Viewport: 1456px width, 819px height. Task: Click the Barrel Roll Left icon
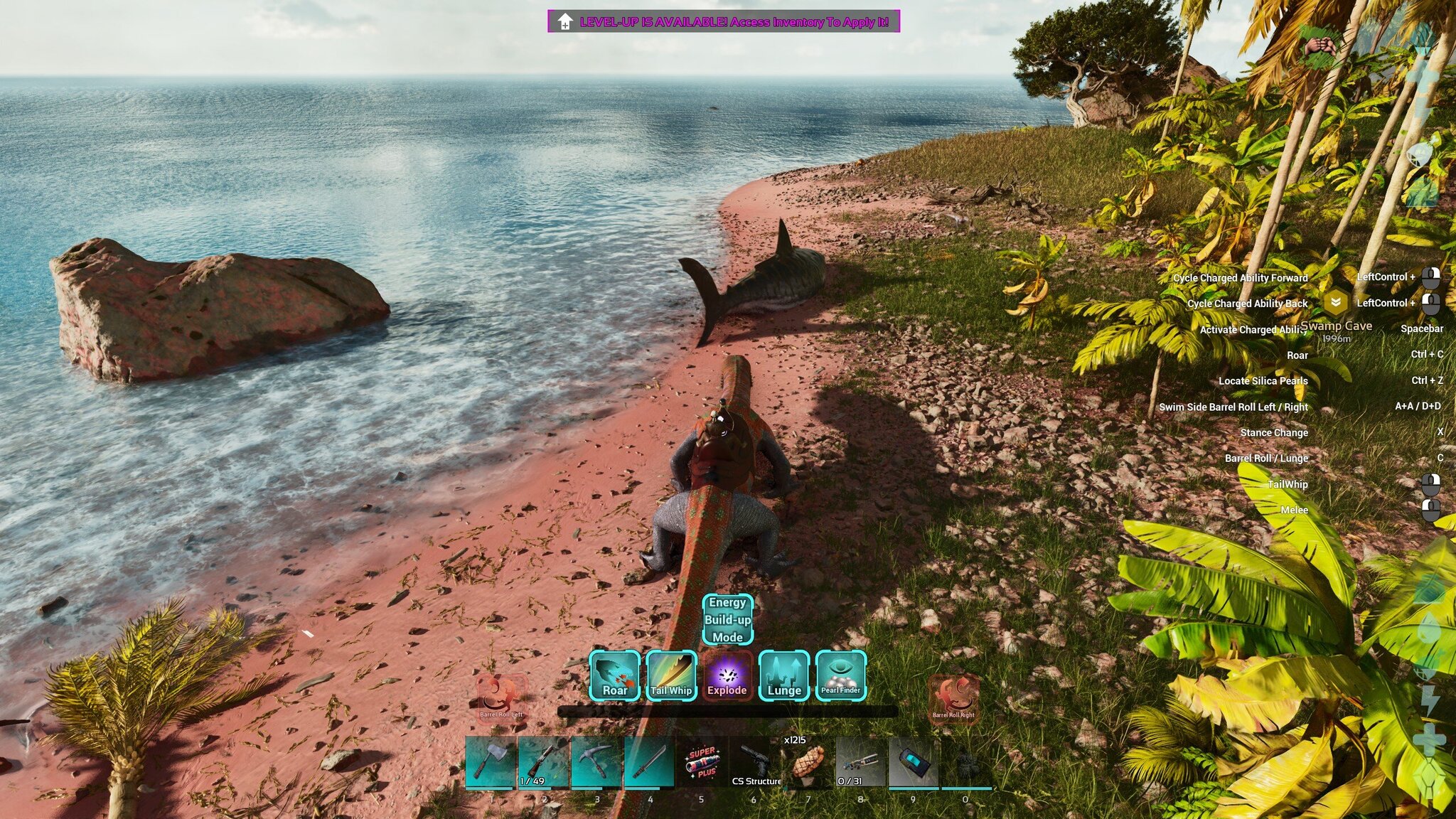point(500,696)
